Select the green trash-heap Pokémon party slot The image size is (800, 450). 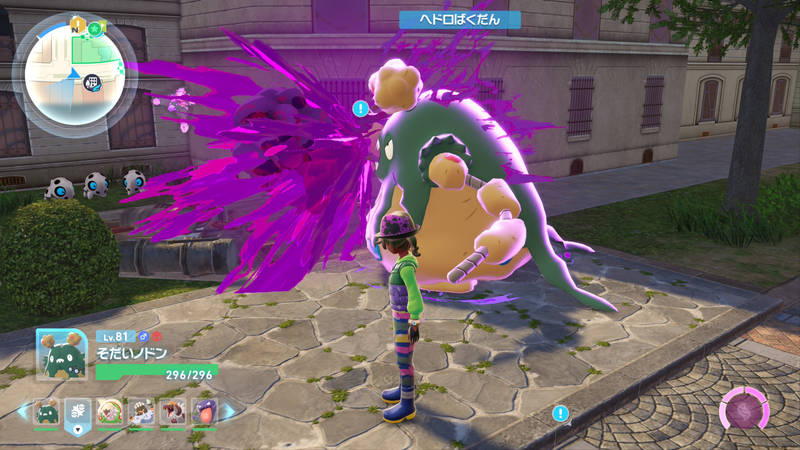(46, 411)
